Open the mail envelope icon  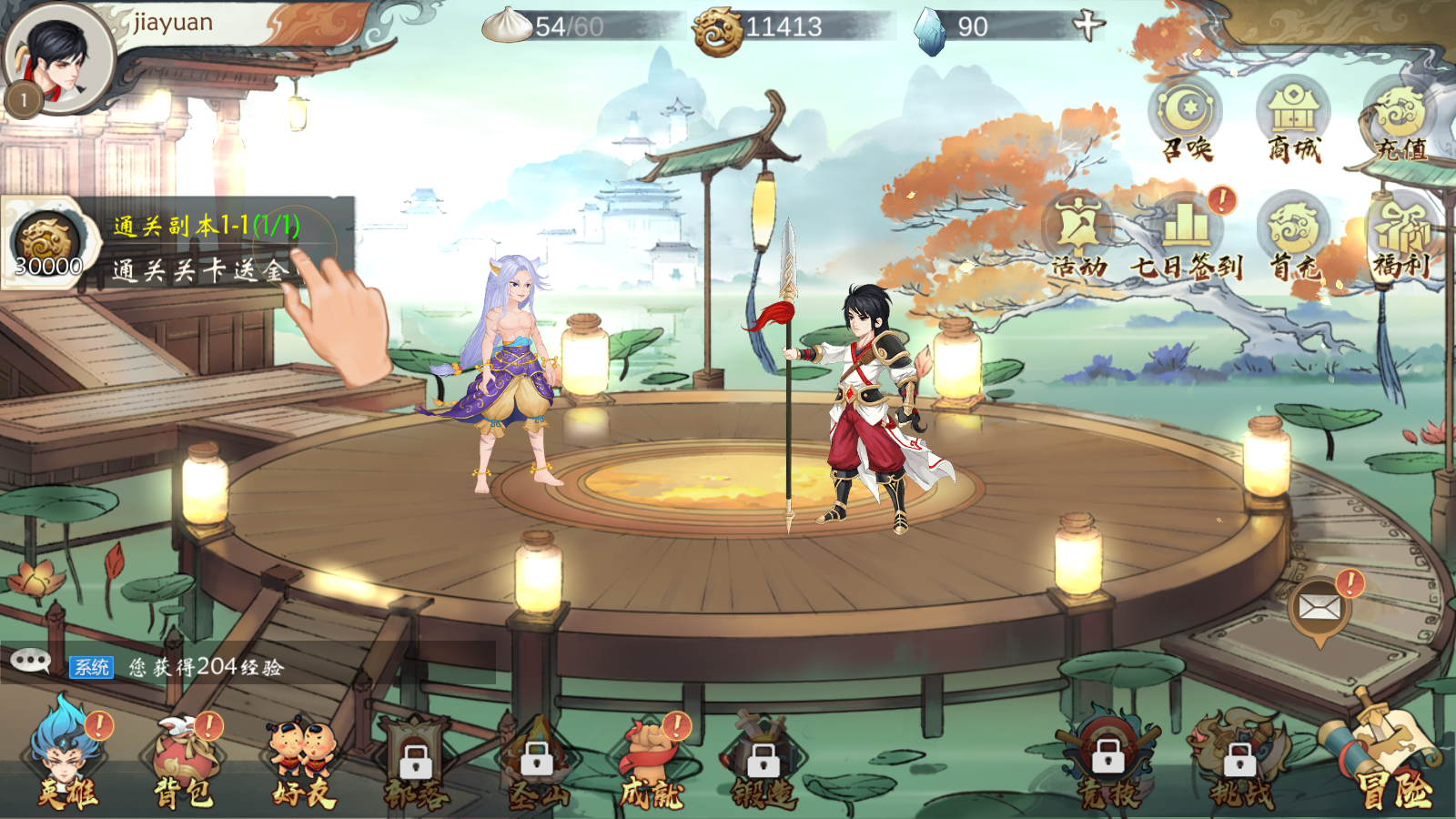(x=1319, y=608)
